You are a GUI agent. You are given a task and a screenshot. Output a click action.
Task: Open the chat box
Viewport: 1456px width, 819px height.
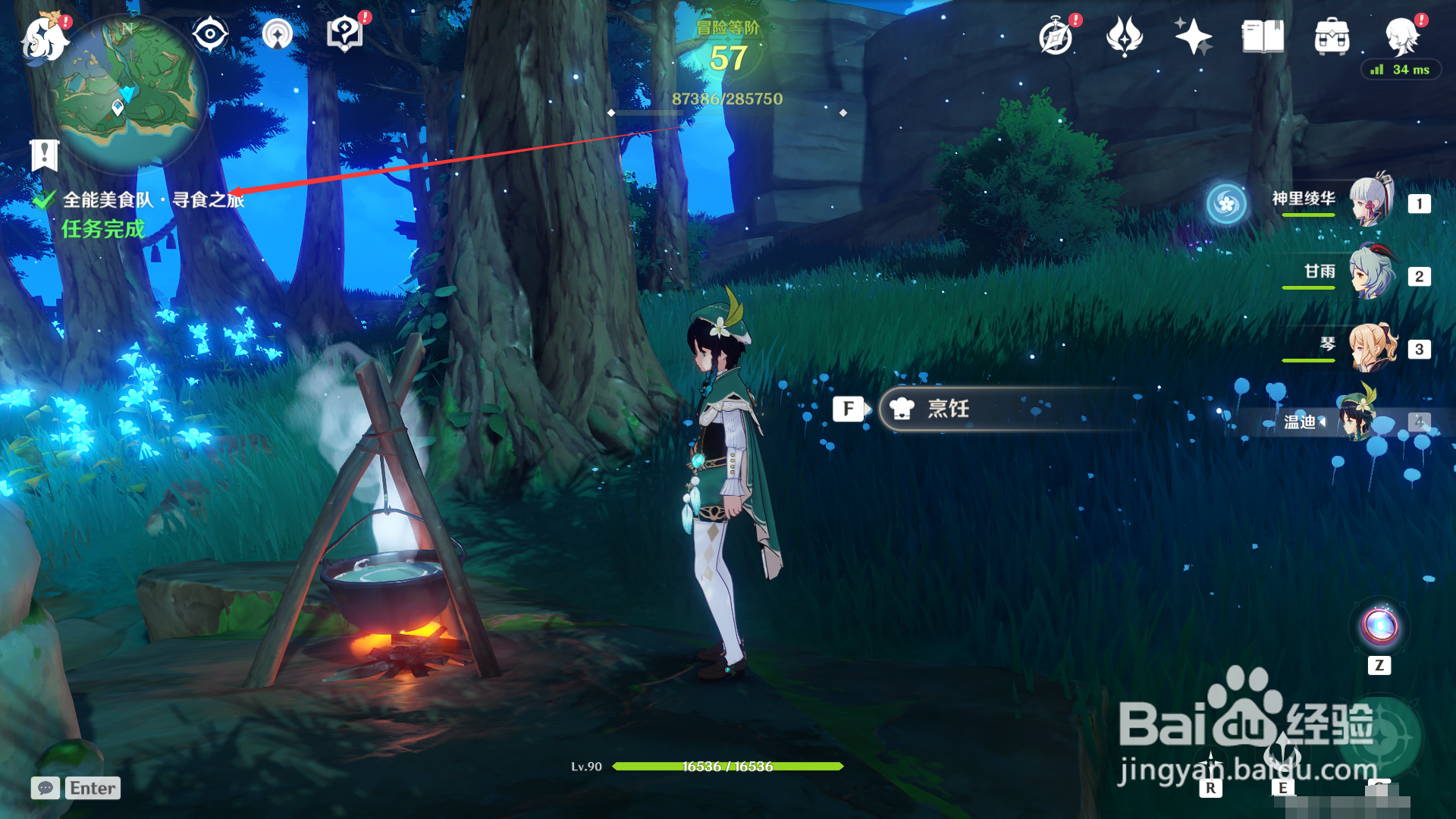[x=45, y=788]
